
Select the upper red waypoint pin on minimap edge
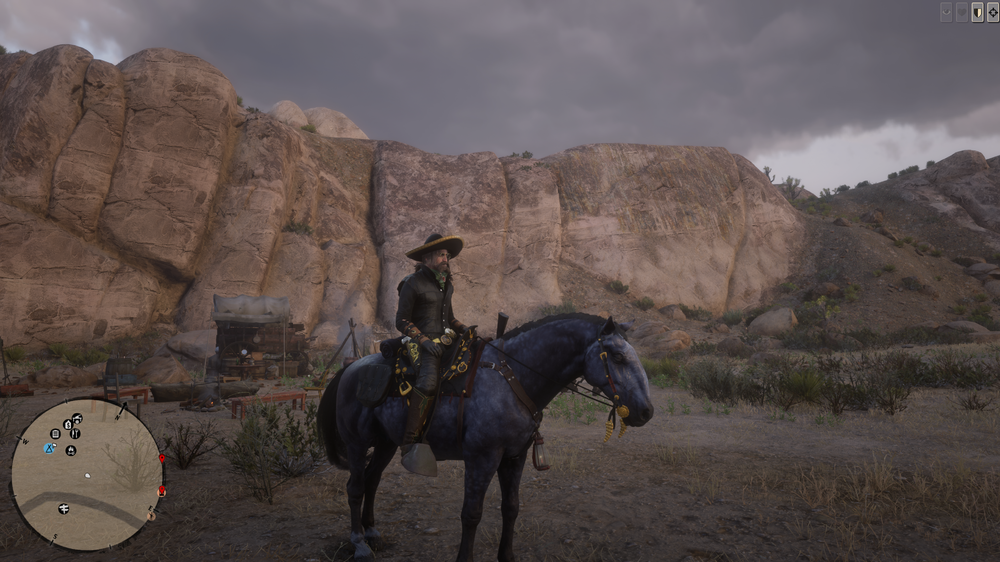tap(162, 458)
